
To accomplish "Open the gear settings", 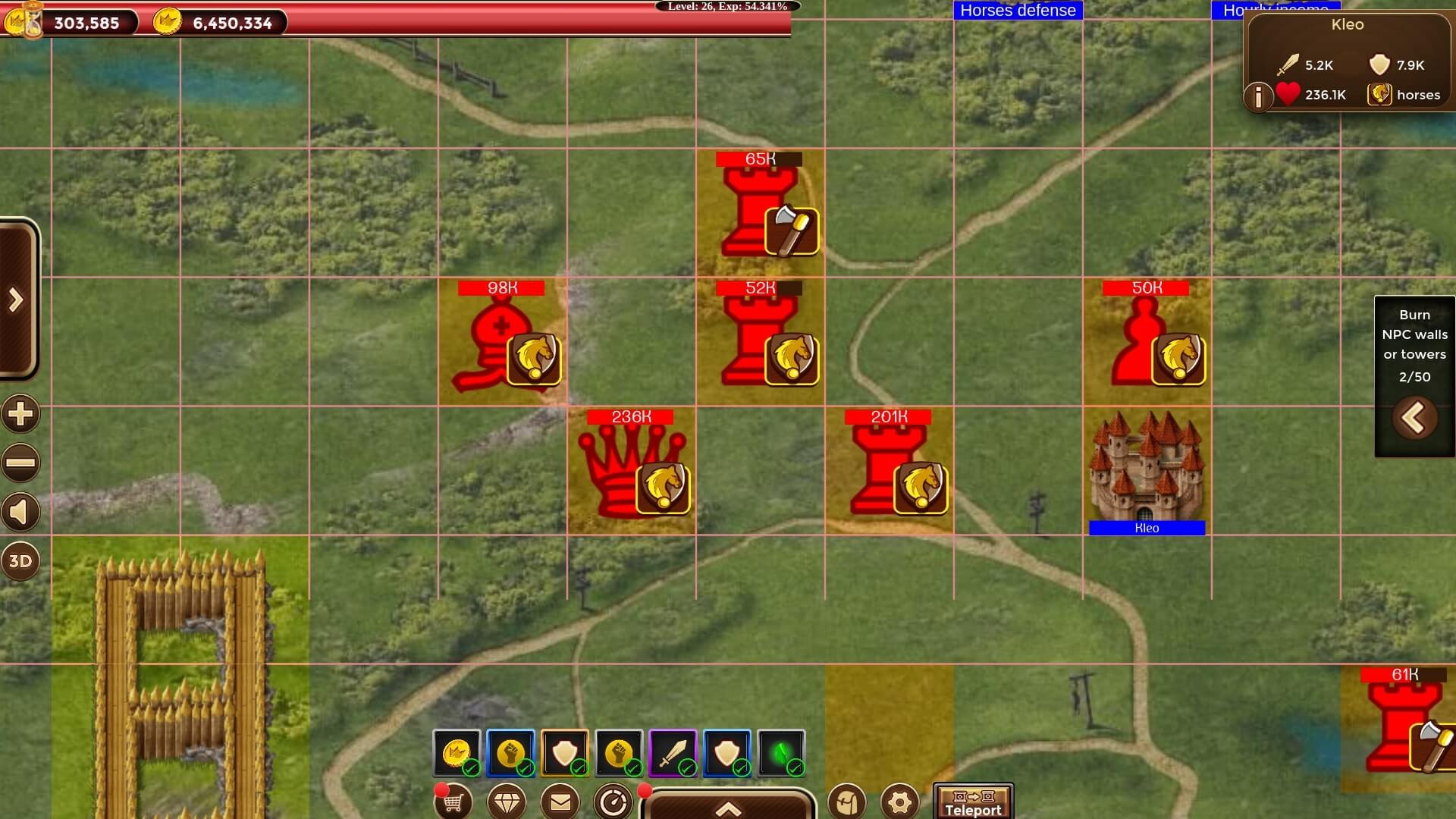I will (x=900, y=802).
